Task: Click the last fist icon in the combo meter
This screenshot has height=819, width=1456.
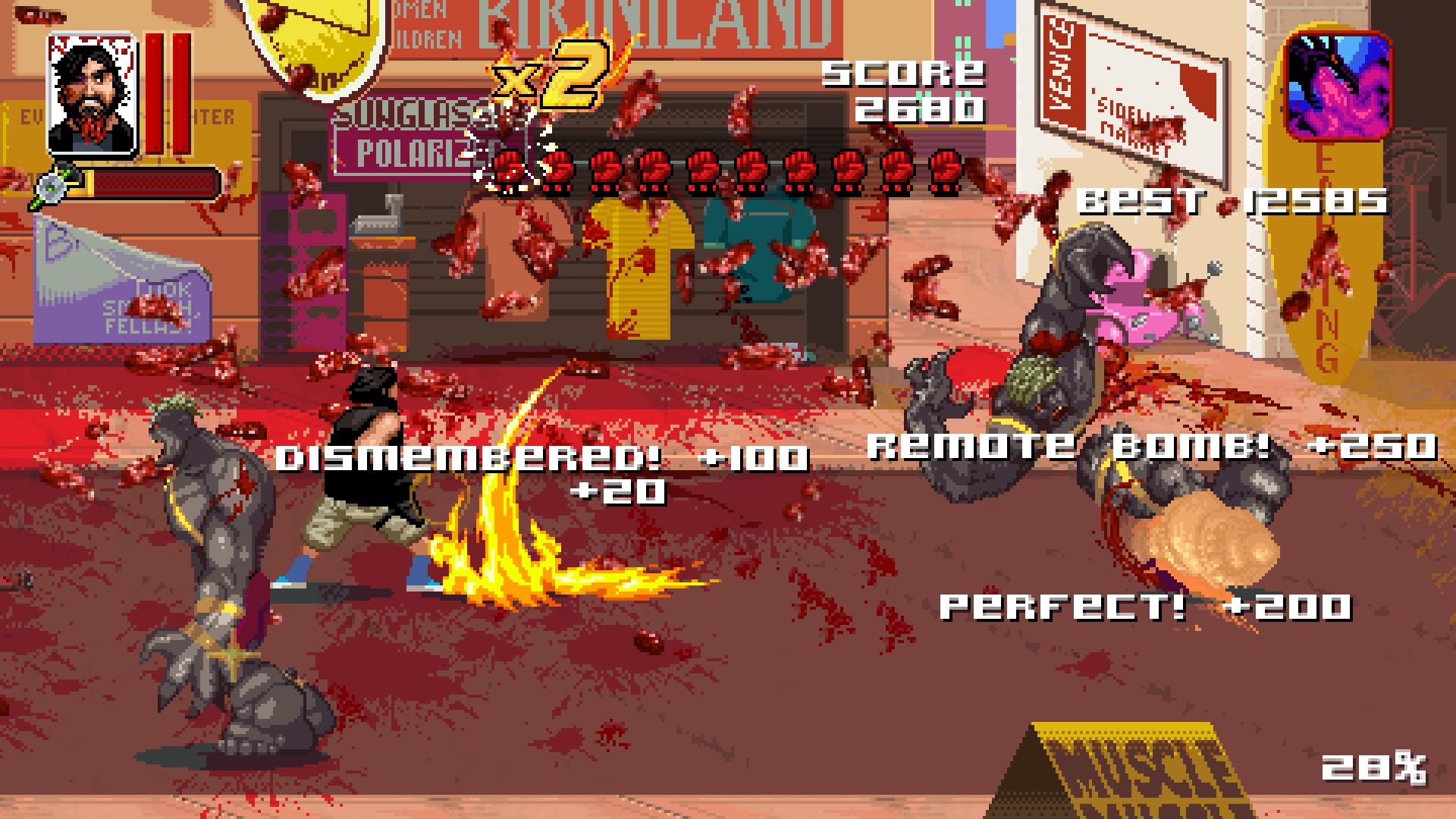Action: click(944, 171)
